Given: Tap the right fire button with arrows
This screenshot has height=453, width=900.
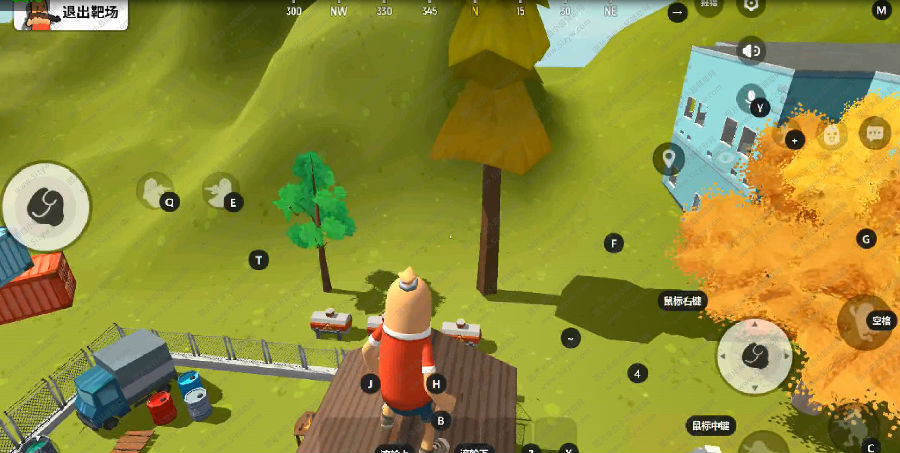Looking at the screenshot, I should coord(755,355).
